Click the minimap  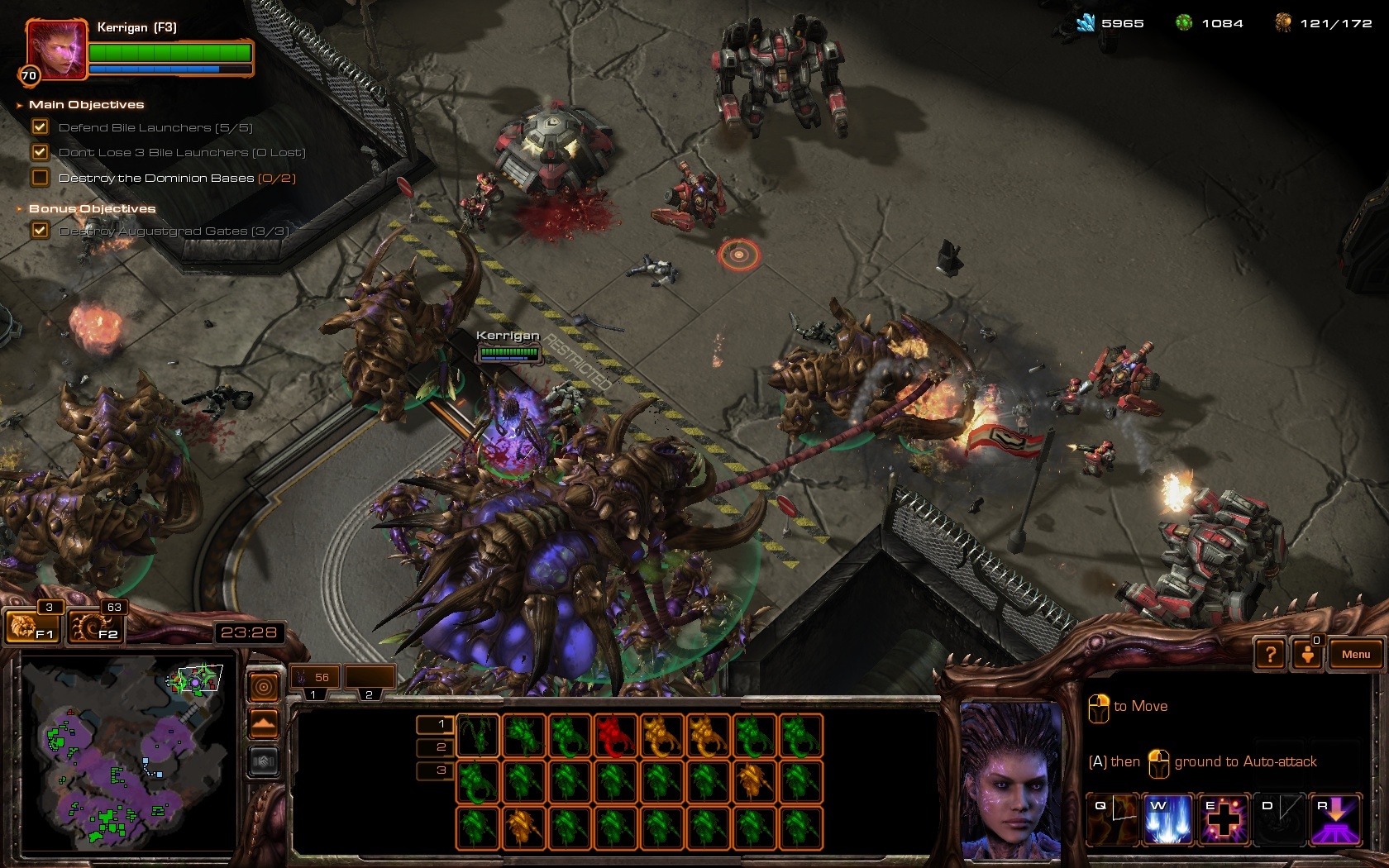(x=124, y=752)
